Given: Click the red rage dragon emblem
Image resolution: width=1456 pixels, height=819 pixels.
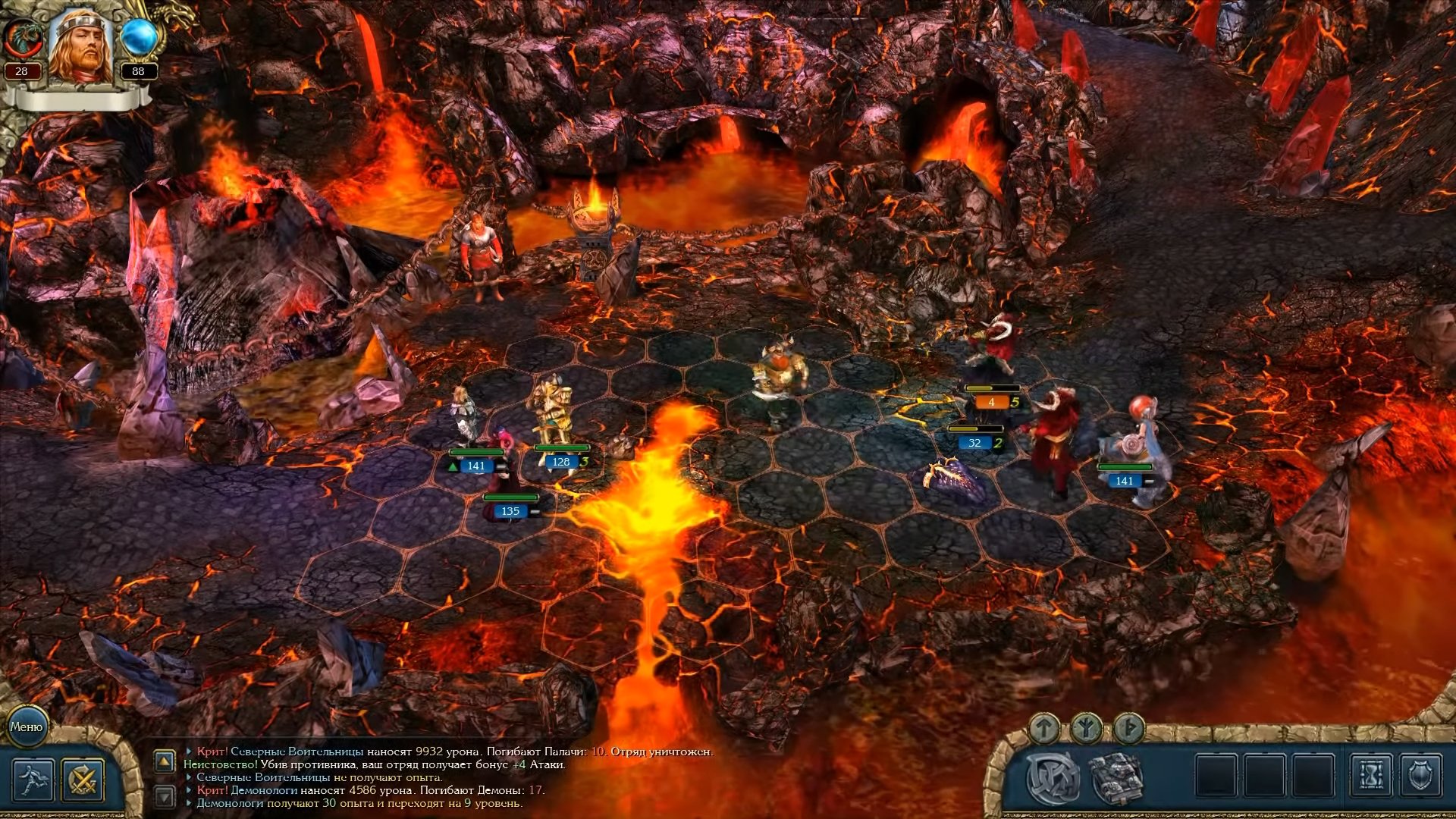Looking at the screenshot, I should [x=21, y=38].
